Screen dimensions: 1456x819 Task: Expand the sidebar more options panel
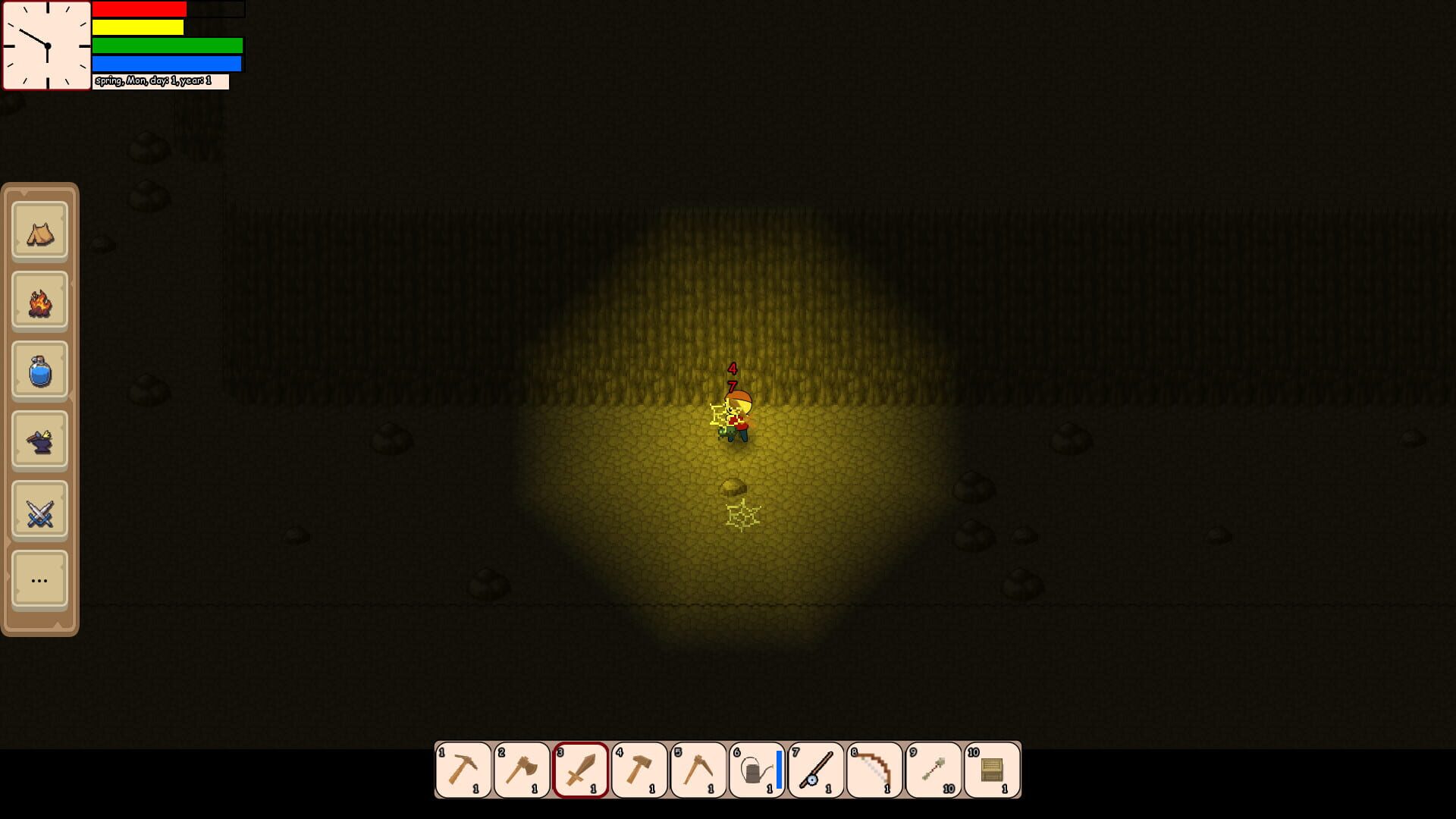click(x=39, y=579)
